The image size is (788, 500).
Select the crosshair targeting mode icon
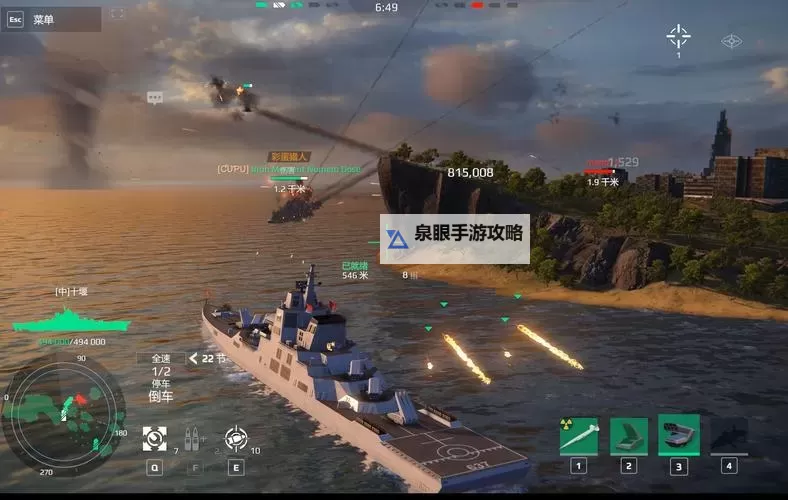tap(678, 38)
